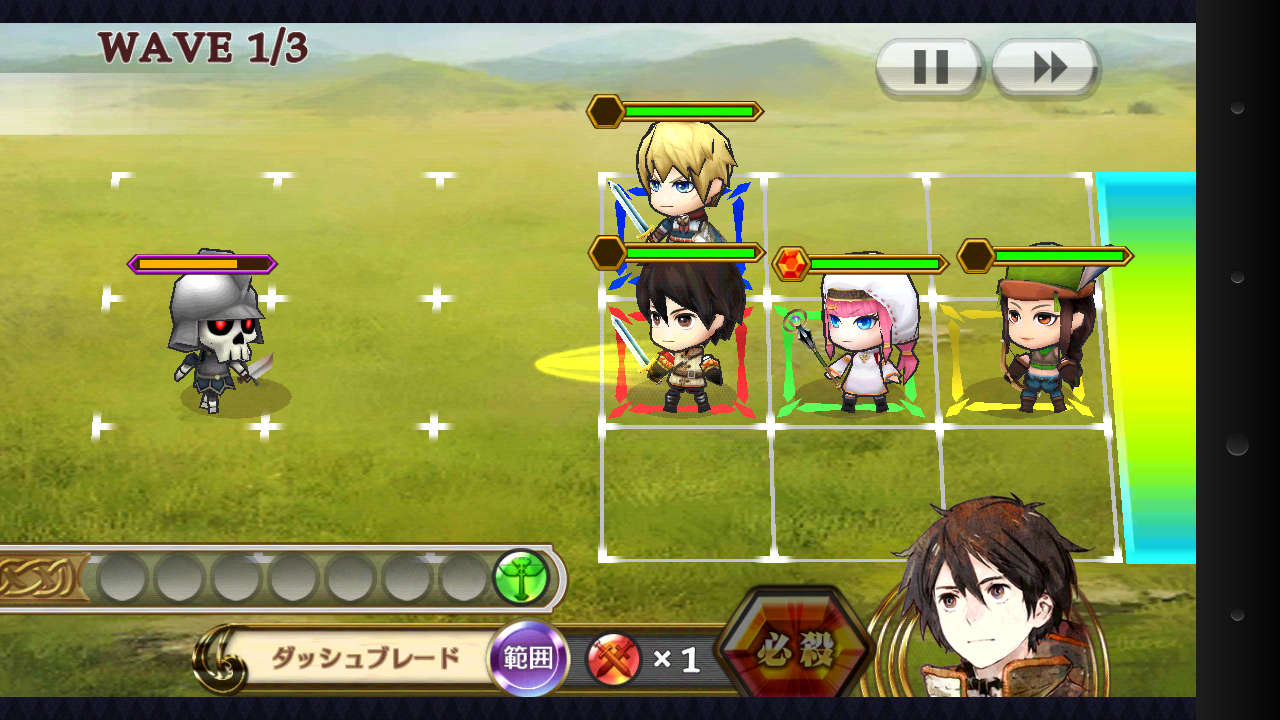Toggle fast-forward battle speed

pos(1046,68)
